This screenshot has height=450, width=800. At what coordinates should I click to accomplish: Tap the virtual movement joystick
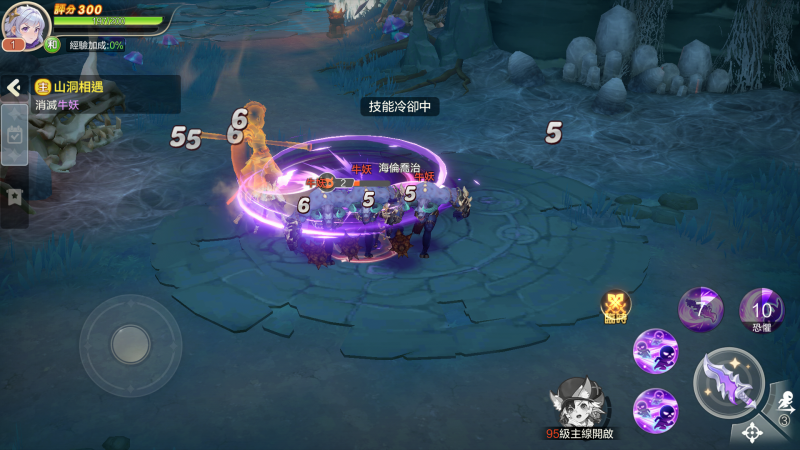tap(130, 345)
